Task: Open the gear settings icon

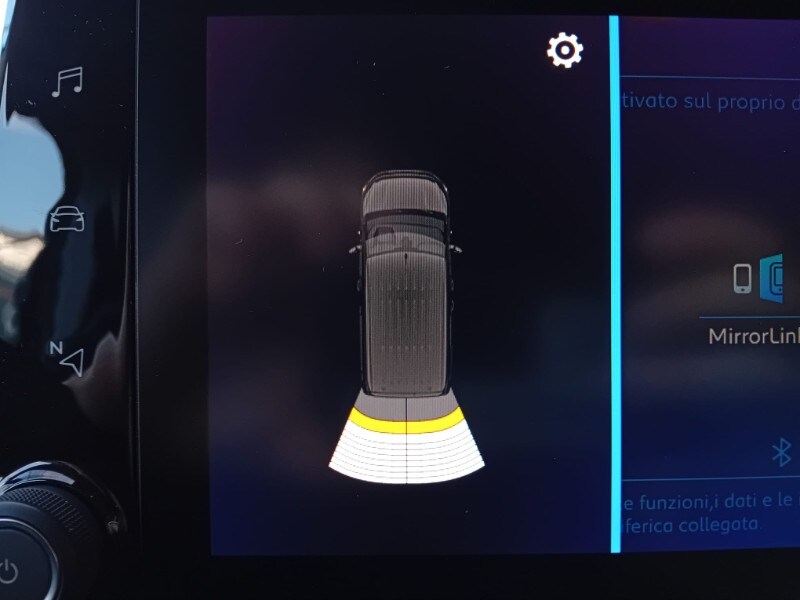Action: pos(565,50)
